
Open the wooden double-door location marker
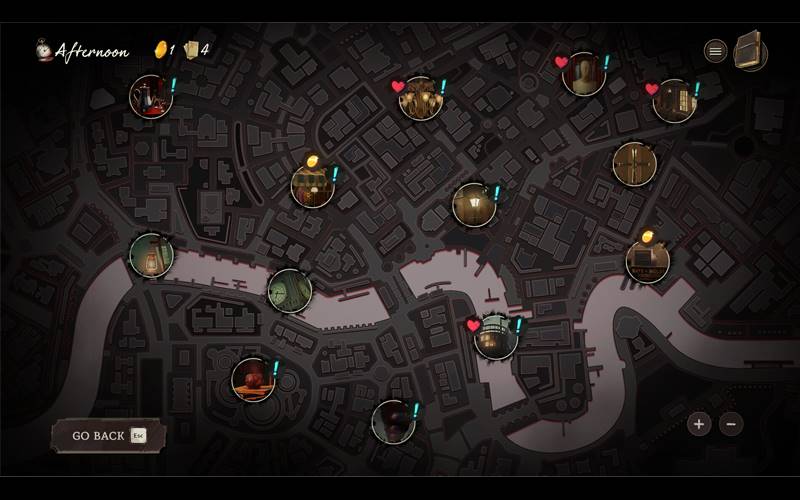[634, 164]
